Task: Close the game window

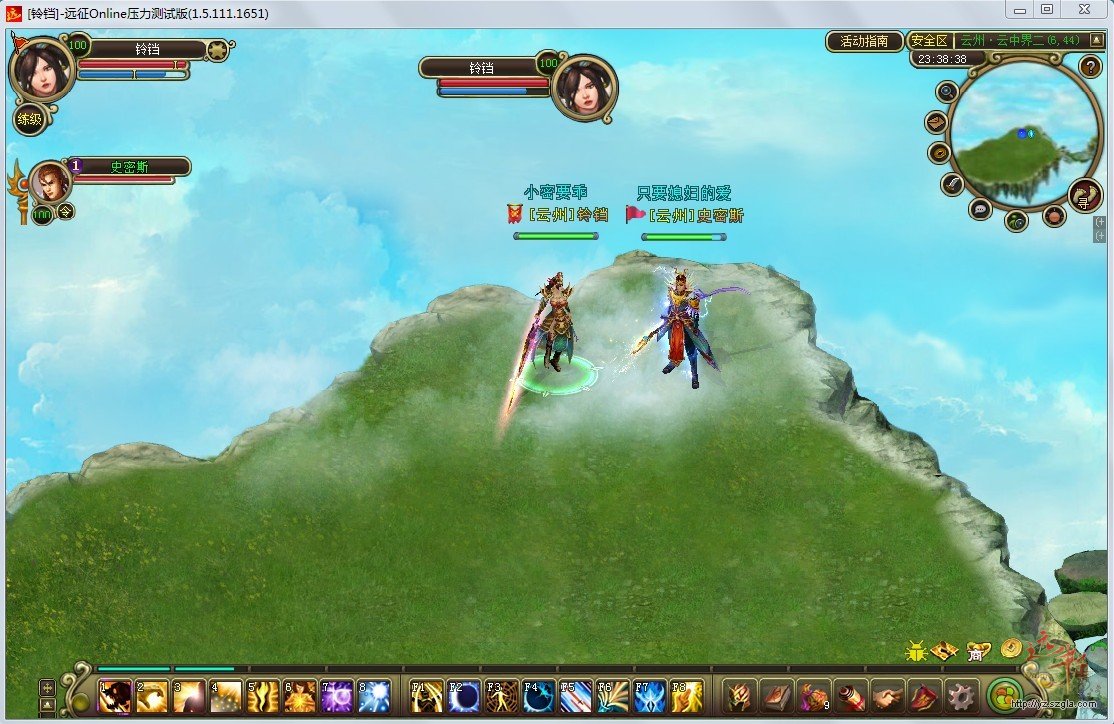Action: [1084, 9]
